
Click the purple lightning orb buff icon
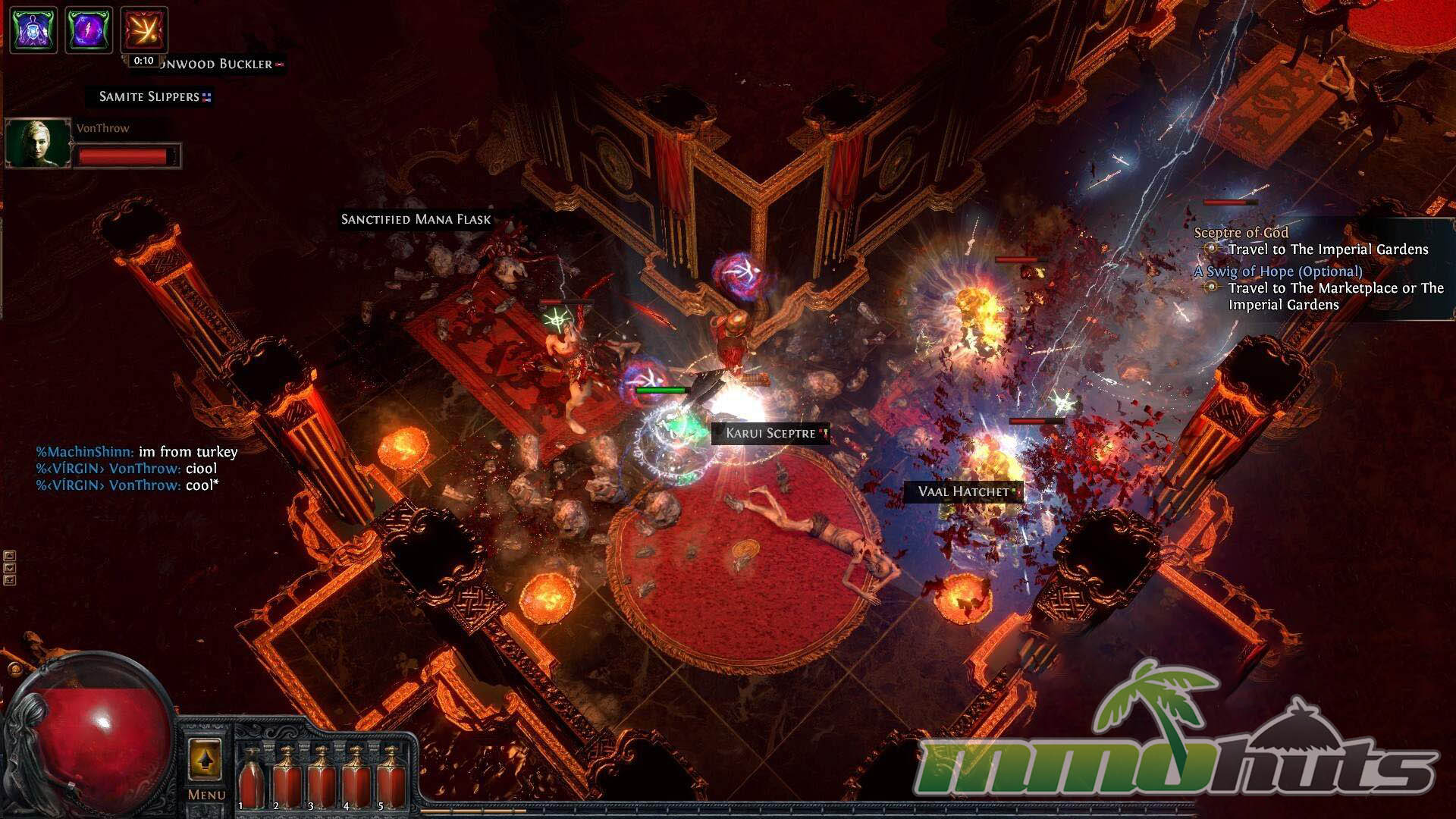pyautogui.click(x=89, y=30)
